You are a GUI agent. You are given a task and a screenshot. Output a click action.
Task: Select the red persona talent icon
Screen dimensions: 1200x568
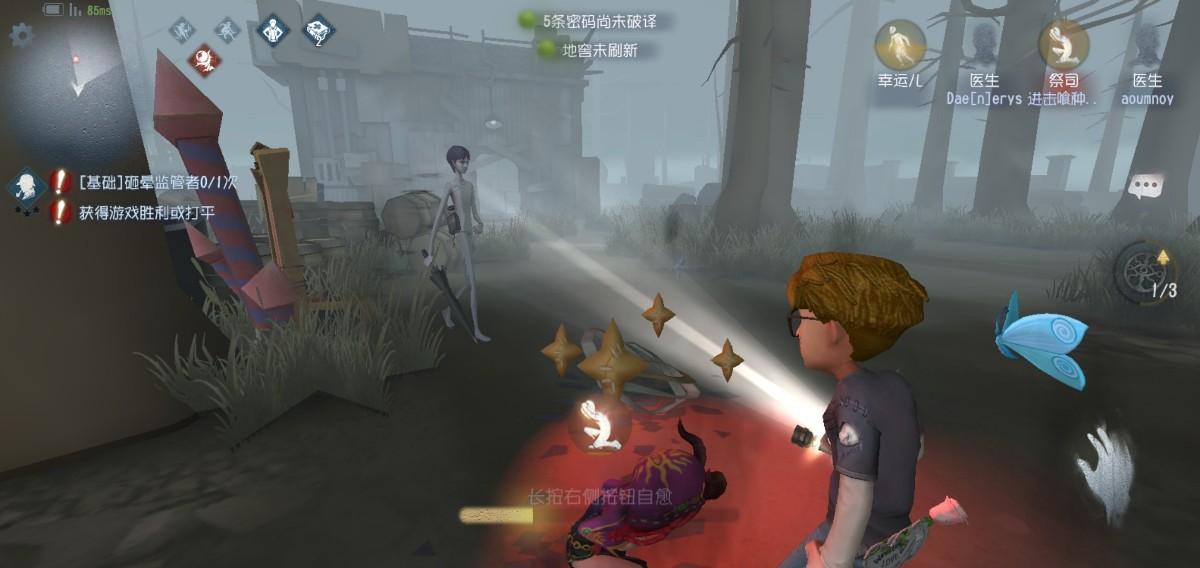203,58
